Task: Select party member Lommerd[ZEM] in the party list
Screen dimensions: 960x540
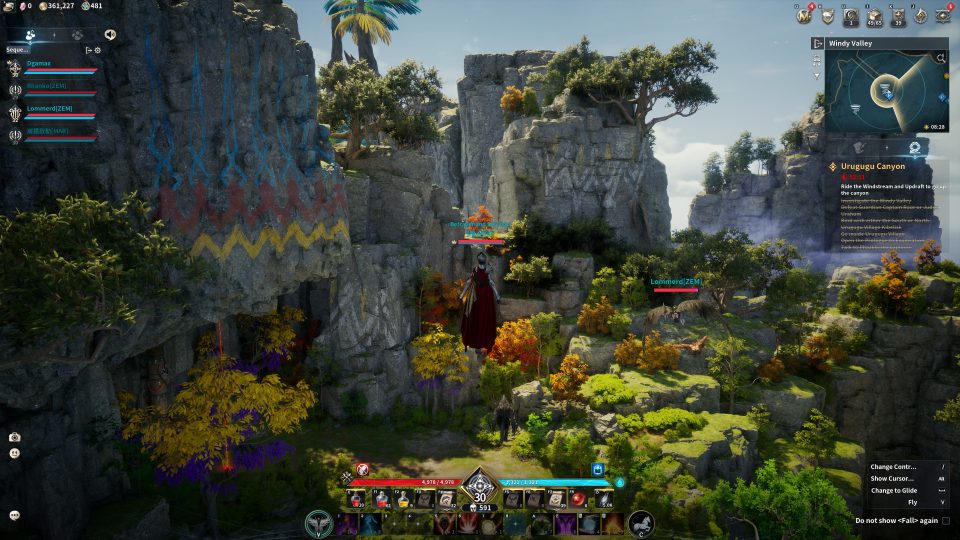Action: [50, 110]
